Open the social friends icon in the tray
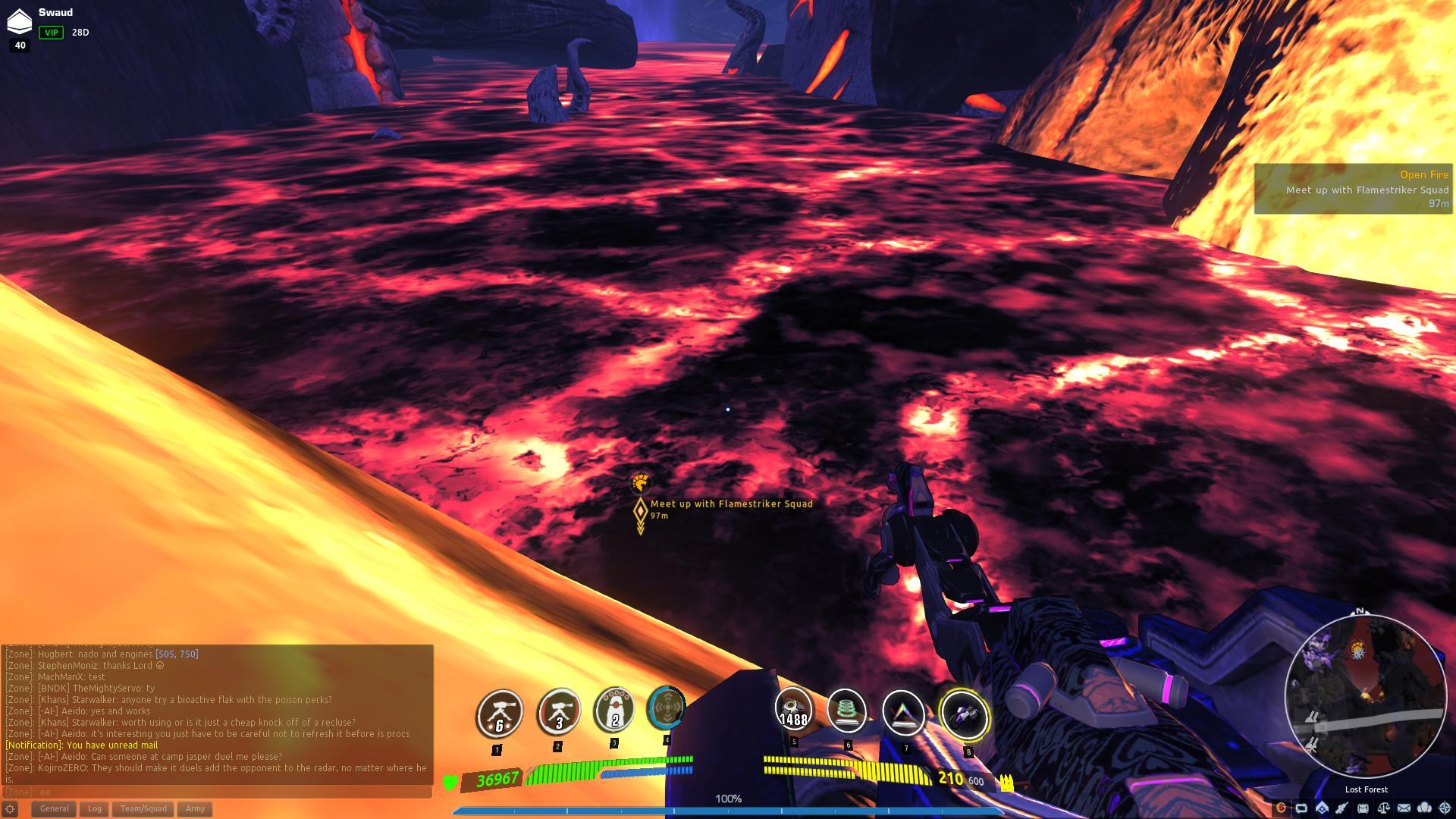Viewport: 1456px width, 819px height. [1424, 809]
